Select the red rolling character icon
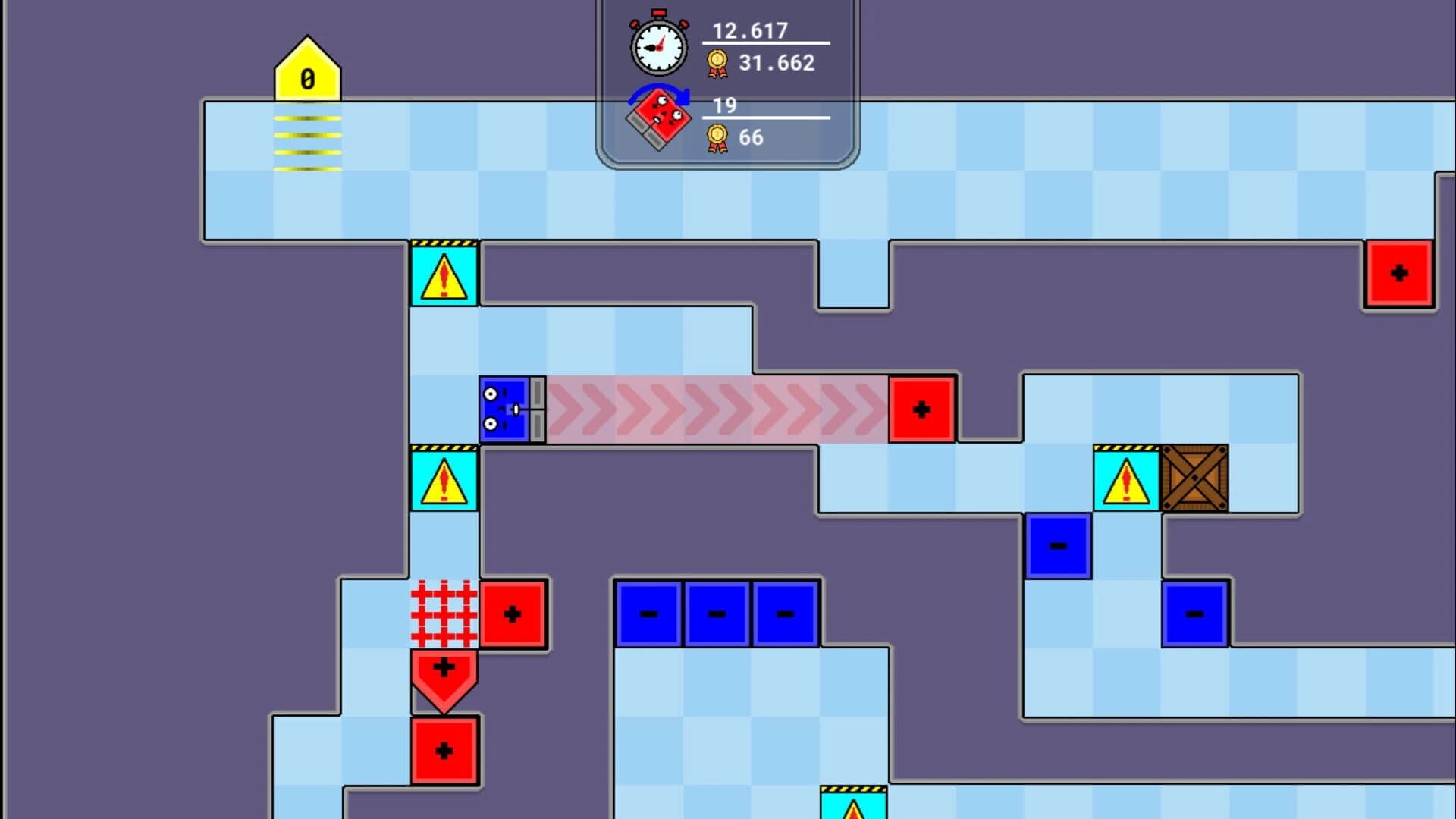Screen dimensions: 1456x819 (x=660, y=119)
